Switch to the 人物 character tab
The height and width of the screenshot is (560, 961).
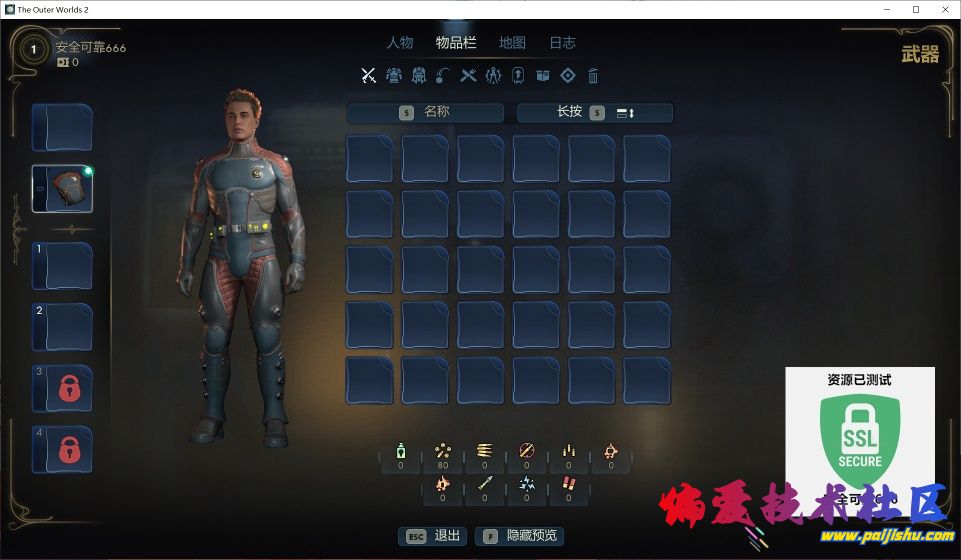[400, 43]
